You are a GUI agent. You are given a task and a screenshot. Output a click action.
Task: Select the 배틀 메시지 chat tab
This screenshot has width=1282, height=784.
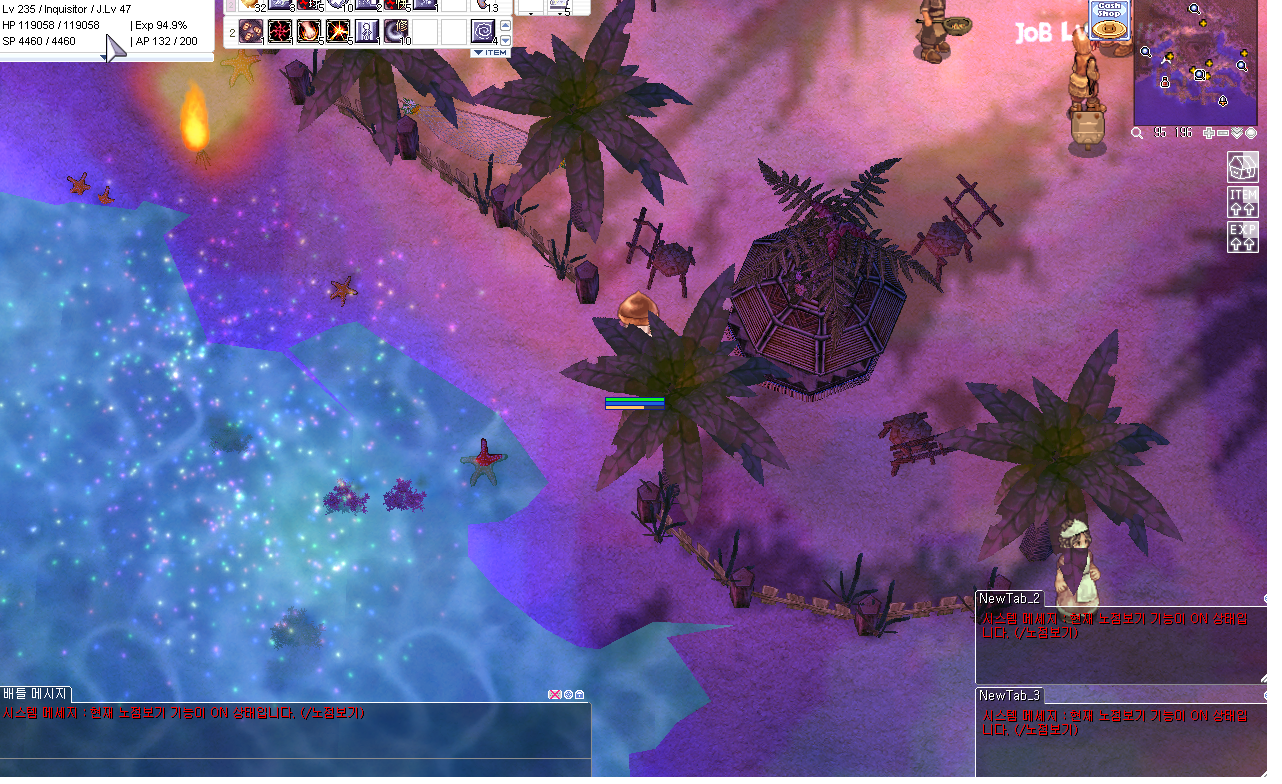[36, 694]
